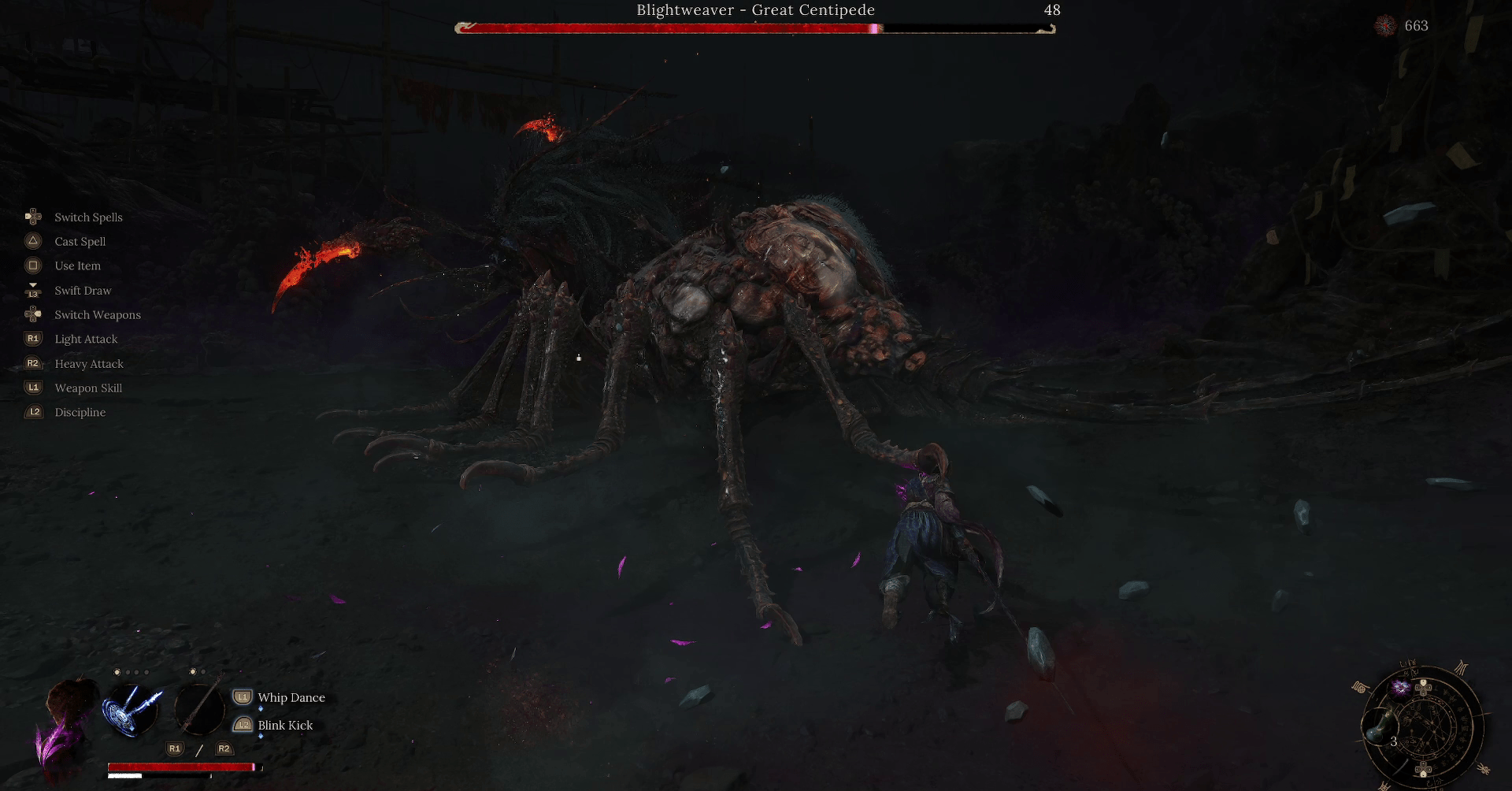Activate the Whip Dance weapon skill
Image resolution: width=1512 pixels, height=791 pixels.
click(291, 697)
